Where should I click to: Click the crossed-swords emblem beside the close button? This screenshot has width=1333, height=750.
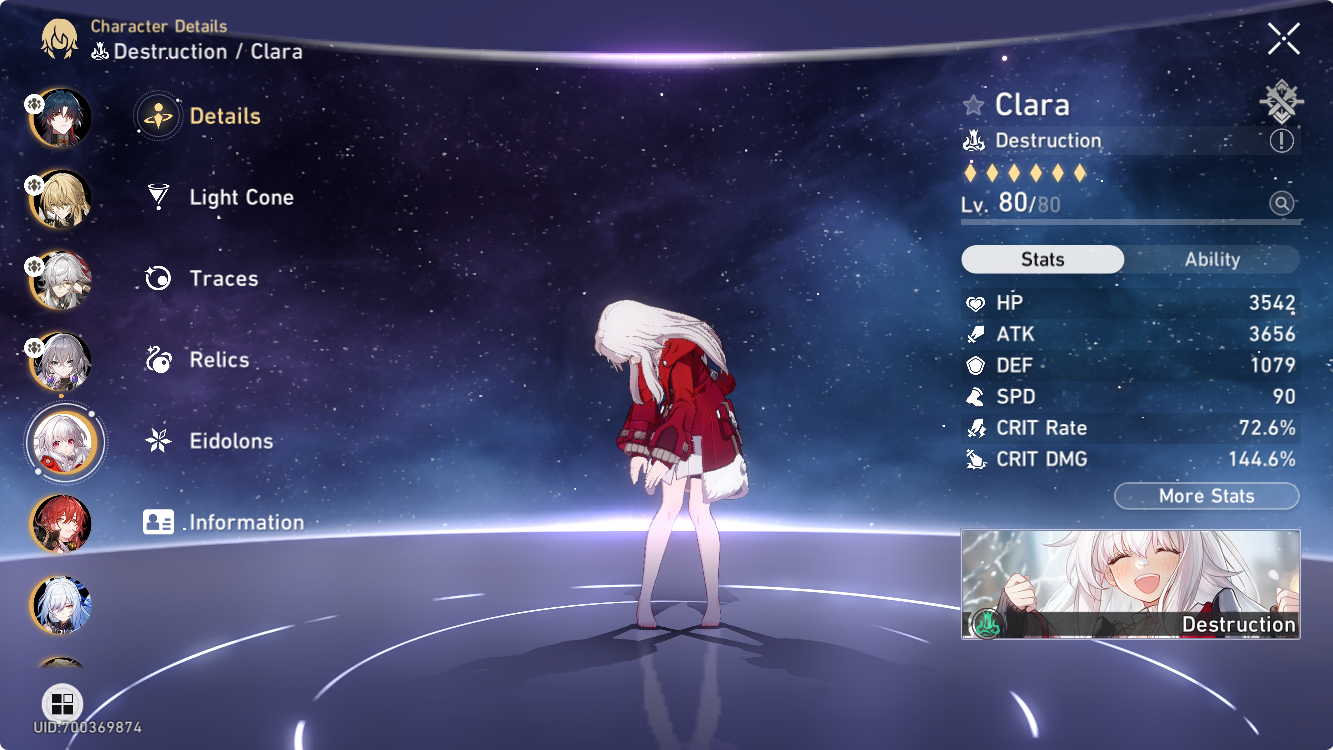pyautogui.click(x=1281, y=100)
